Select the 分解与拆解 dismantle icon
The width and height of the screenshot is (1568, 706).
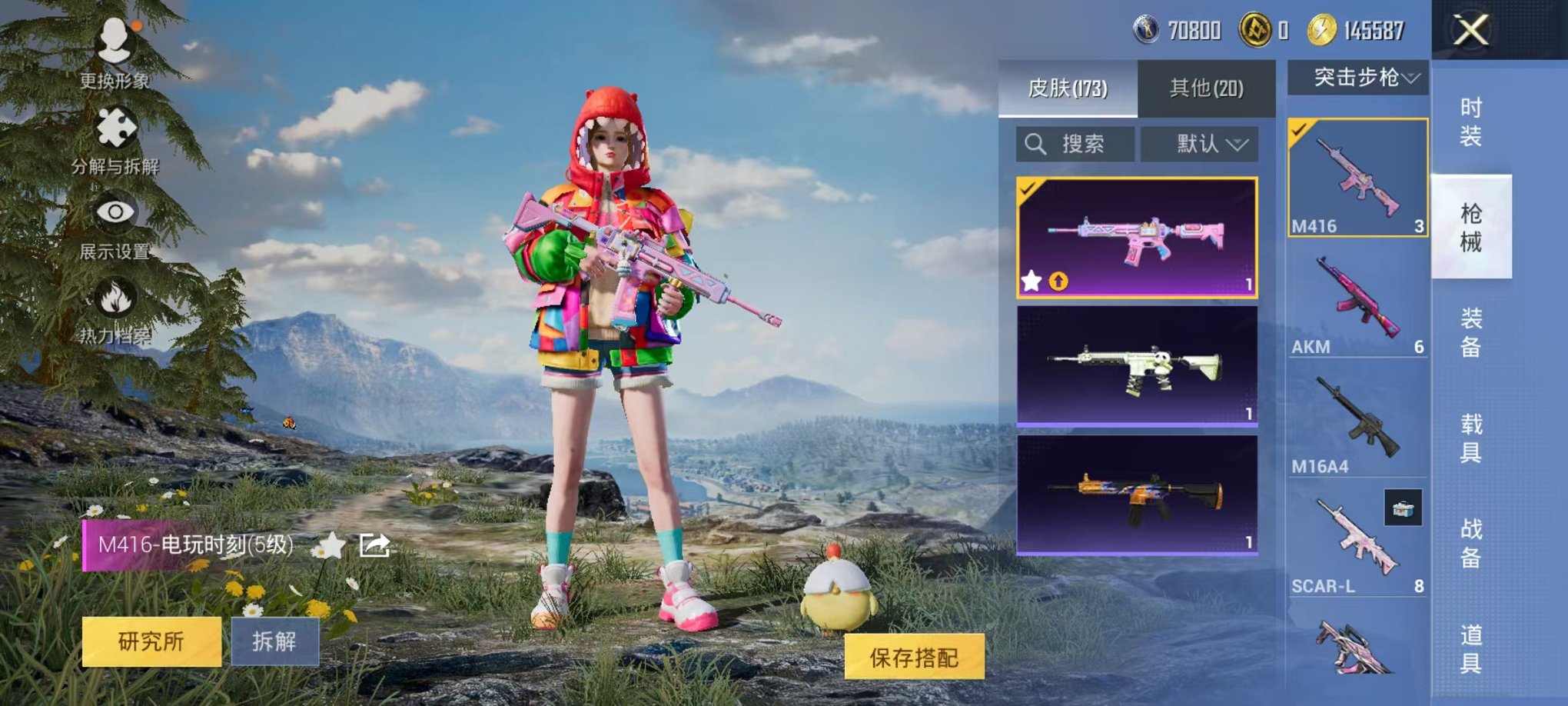(114, 127)
